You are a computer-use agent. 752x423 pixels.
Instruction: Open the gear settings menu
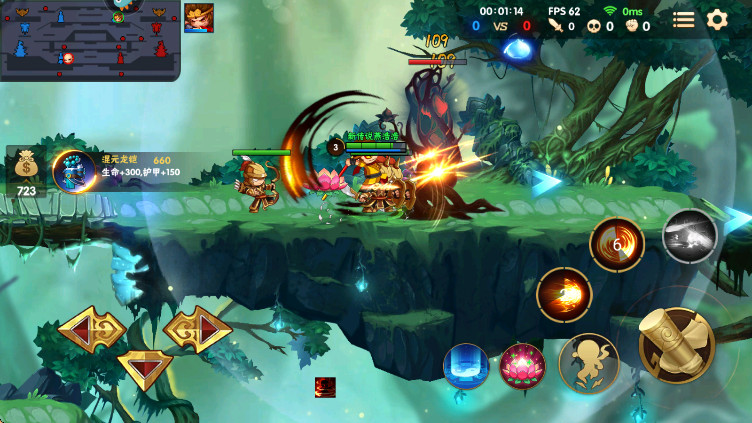tap(717, 19)
